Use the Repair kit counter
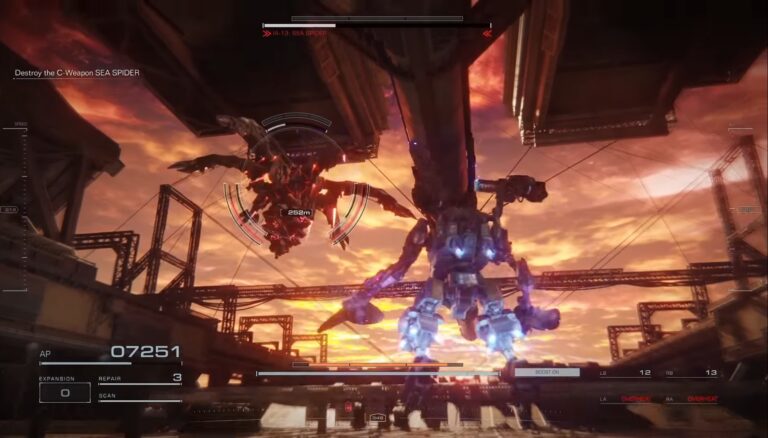Viewport: 768px width, 438px height. pos(140,379)
